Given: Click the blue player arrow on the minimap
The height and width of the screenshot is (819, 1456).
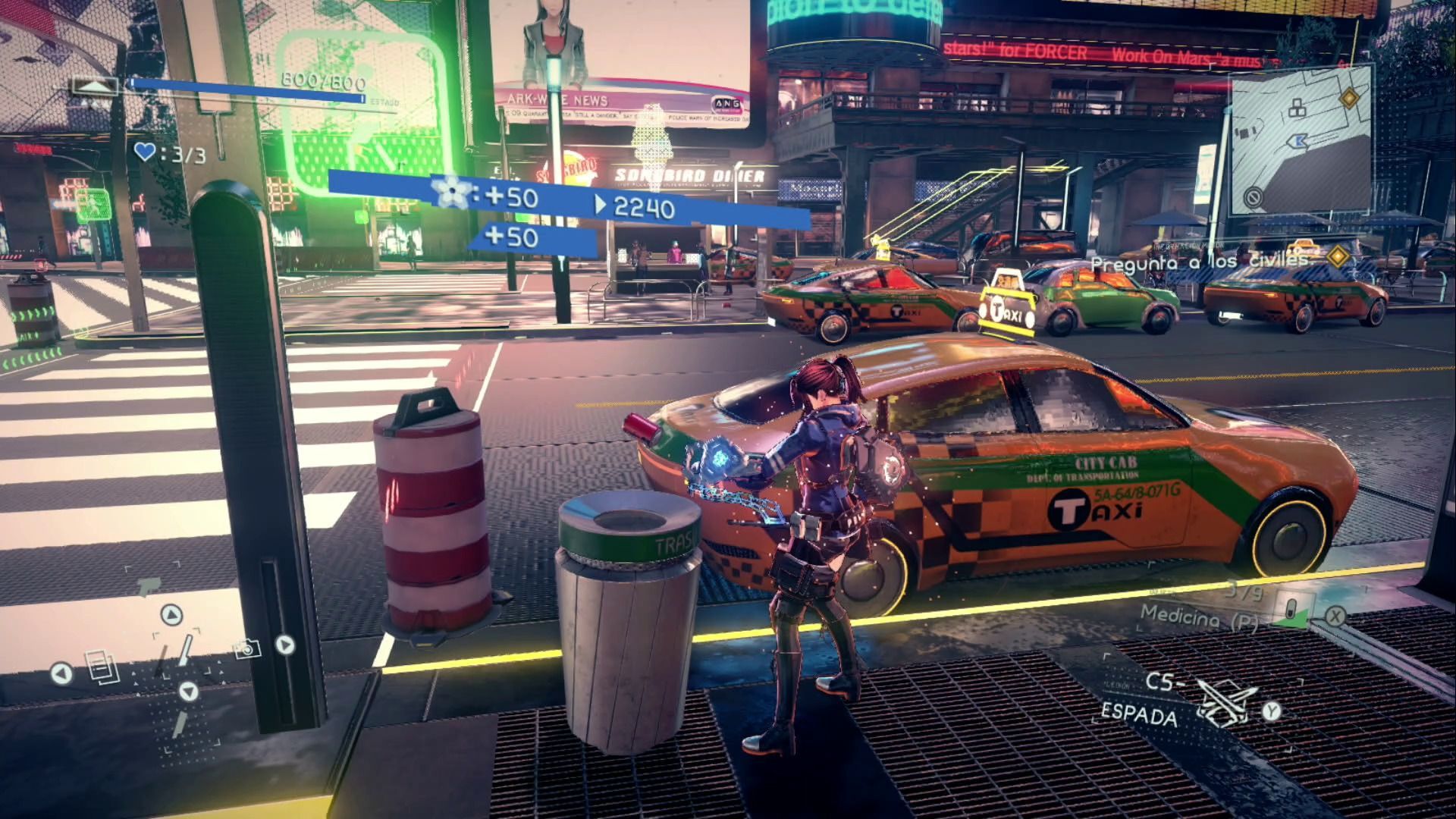Looking at the screenshot, I should (1298, 141).
